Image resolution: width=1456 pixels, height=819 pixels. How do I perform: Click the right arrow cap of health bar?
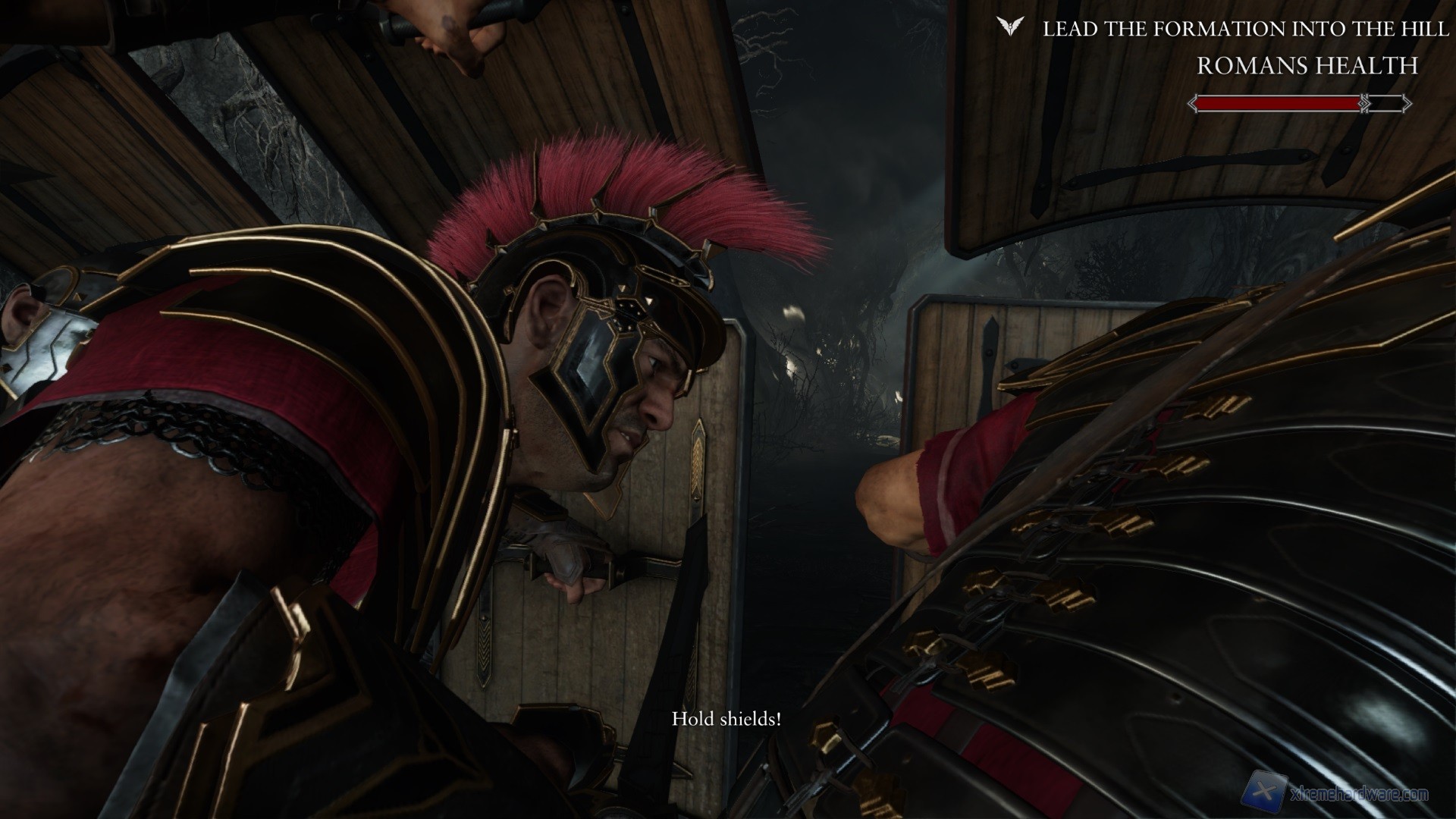click(x=1406, y=102)
